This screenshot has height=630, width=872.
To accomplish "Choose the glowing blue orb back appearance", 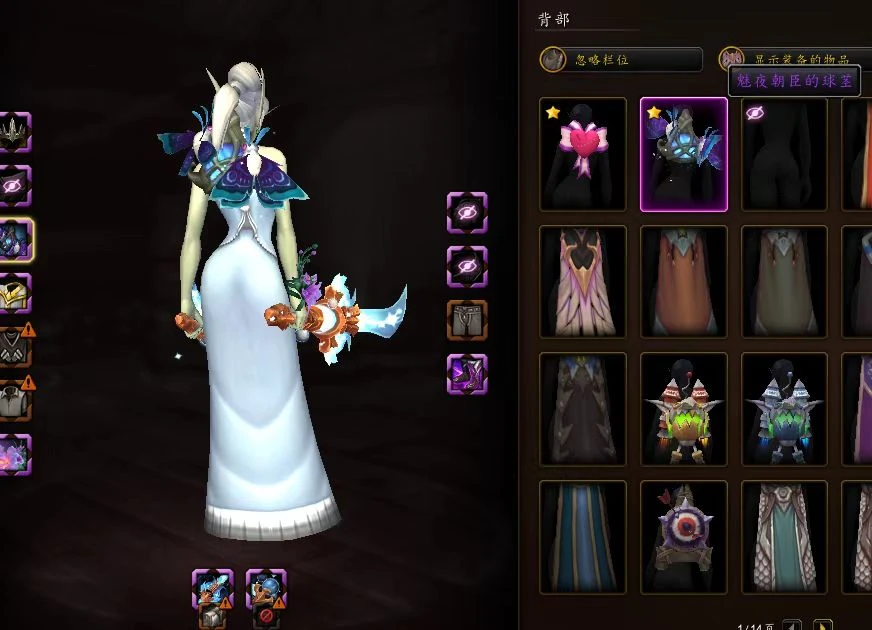I will (684, 154).
